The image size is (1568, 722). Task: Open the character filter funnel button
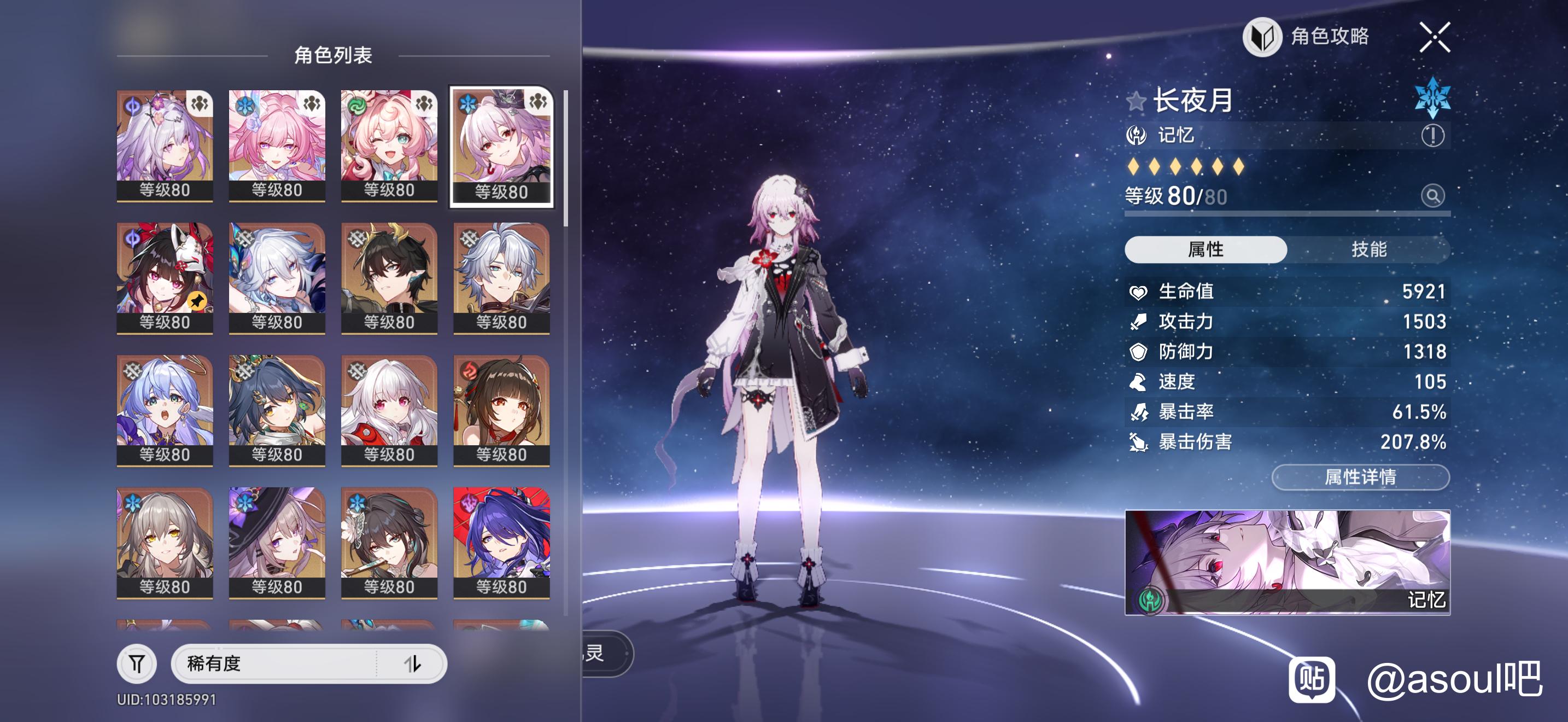[137, 663]
